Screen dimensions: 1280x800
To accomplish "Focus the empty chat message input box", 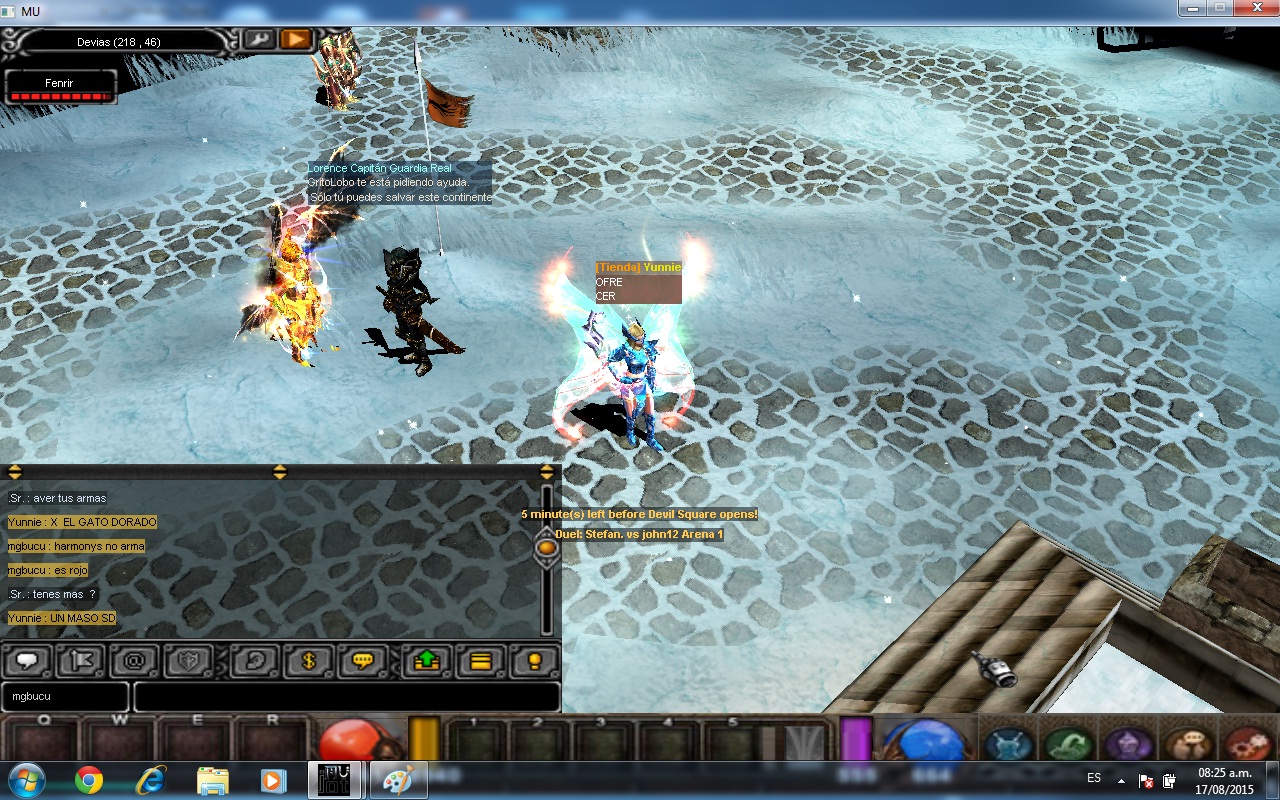I will 346,696.
